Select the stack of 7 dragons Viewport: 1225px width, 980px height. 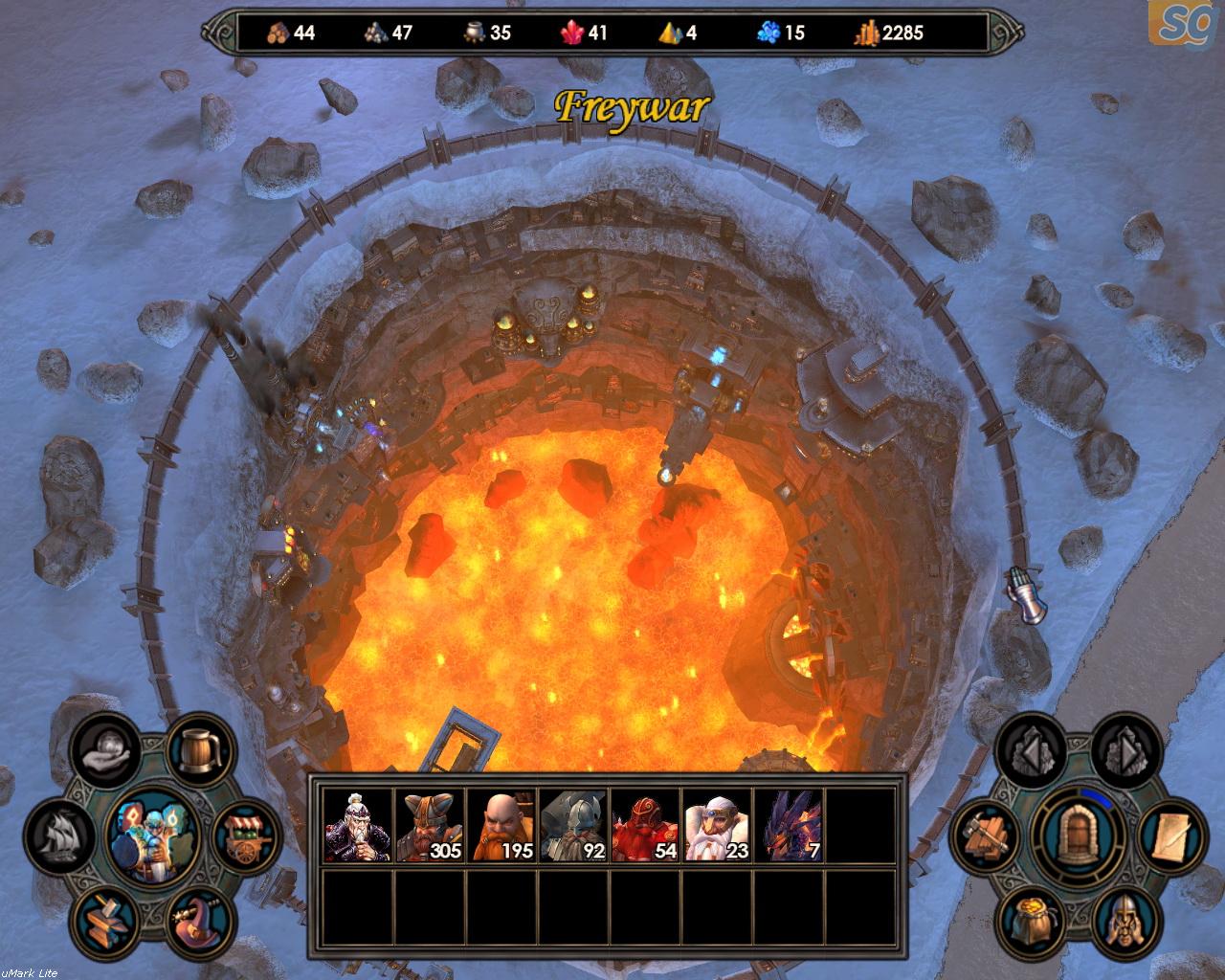point(789,824)
